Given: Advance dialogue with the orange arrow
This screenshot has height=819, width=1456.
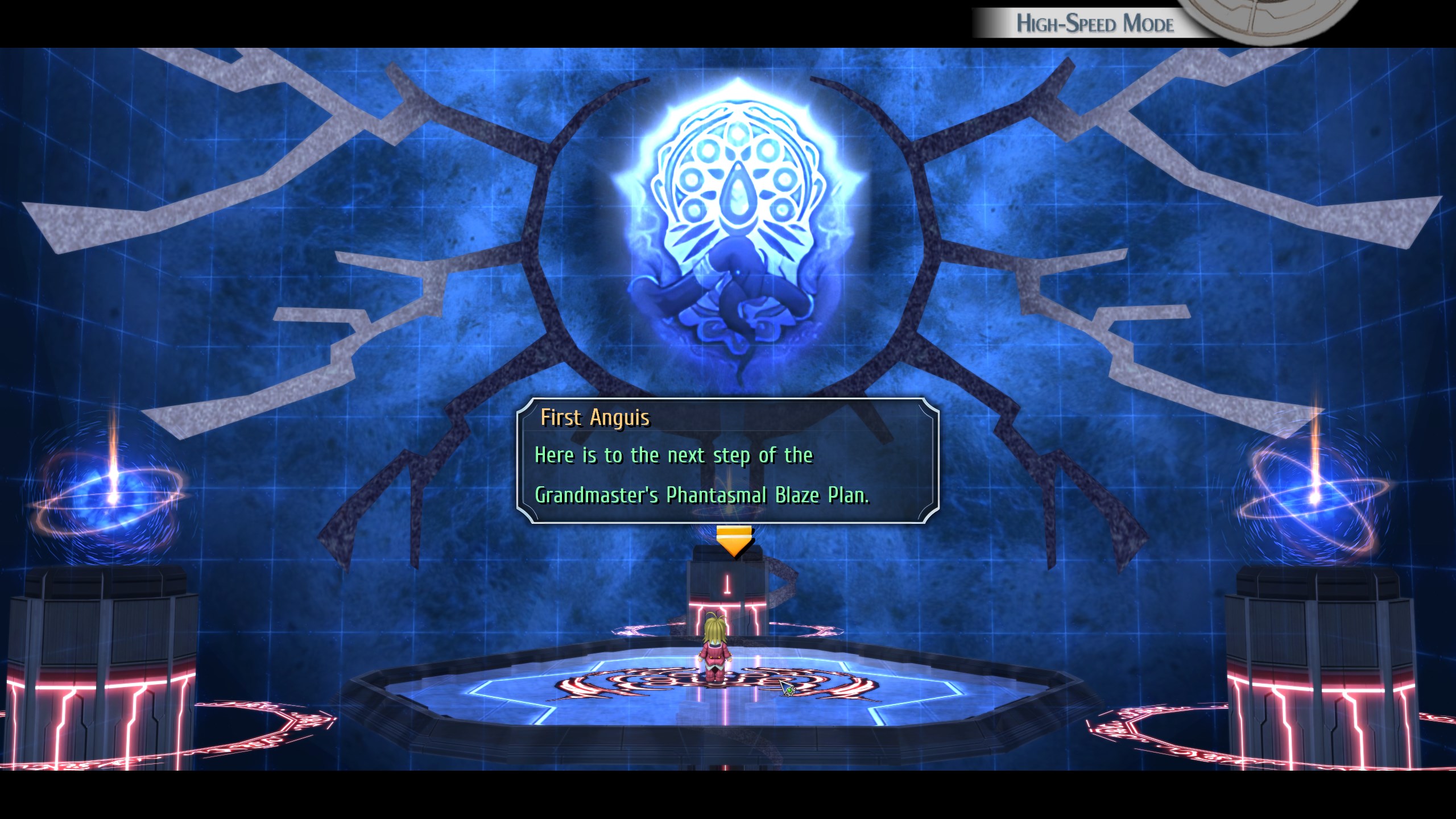Looking at the screenshot, I should [734, 541].
